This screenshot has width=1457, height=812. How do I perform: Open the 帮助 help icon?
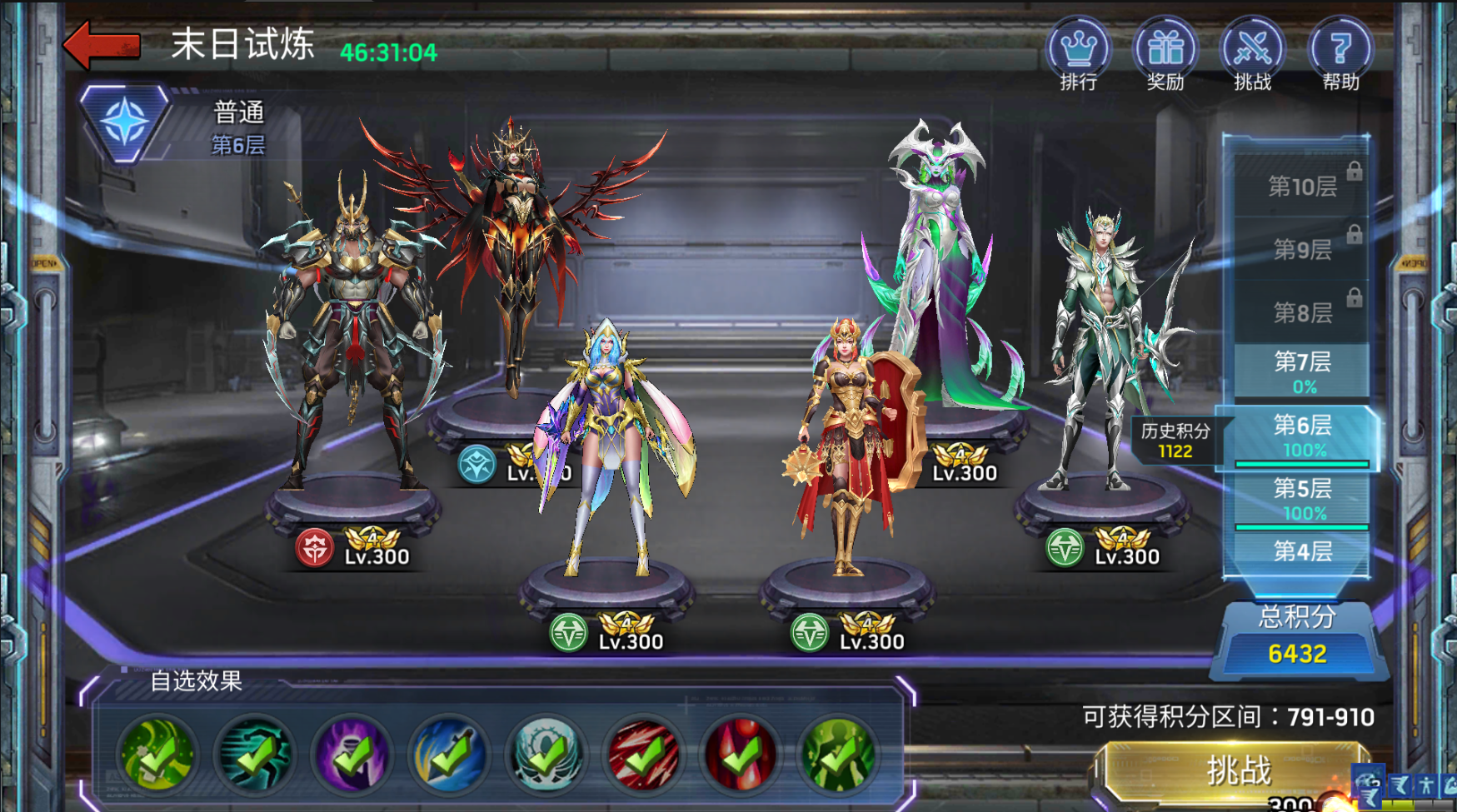1340,53
